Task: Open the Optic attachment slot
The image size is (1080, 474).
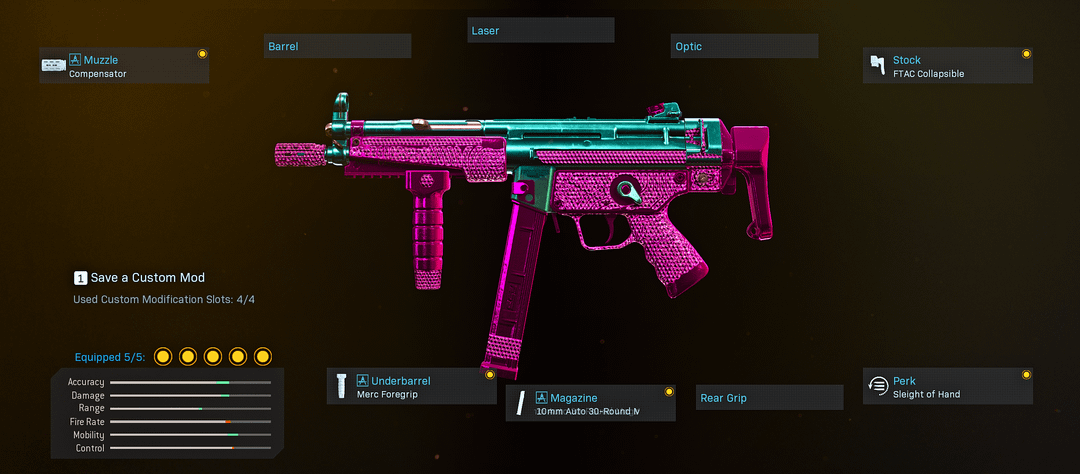Action: click(744, 46)
